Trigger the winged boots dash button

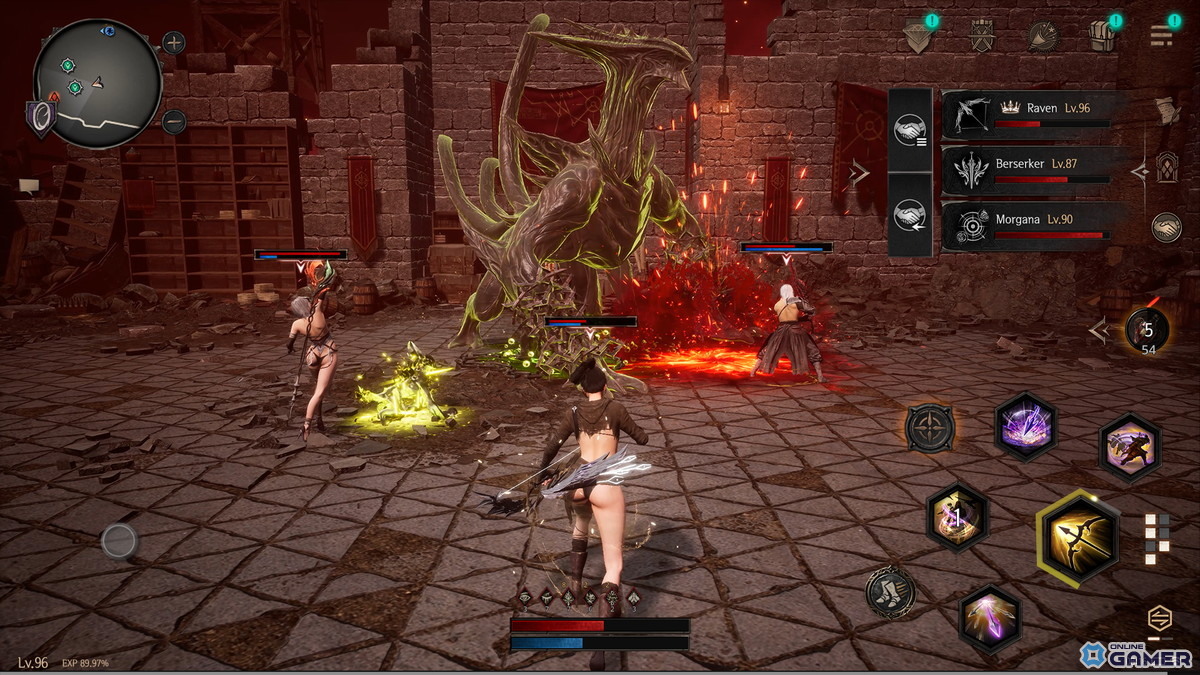(890, 592)
